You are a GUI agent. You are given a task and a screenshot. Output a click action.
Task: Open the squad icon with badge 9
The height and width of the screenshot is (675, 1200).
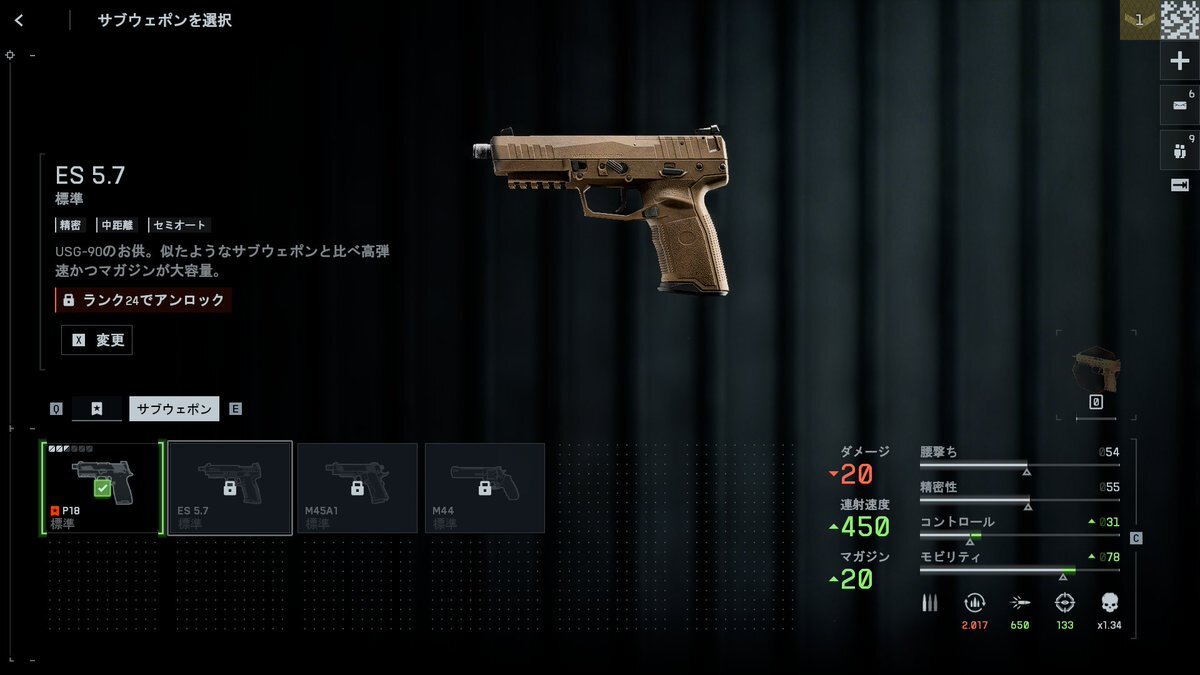coord(1179,150)
